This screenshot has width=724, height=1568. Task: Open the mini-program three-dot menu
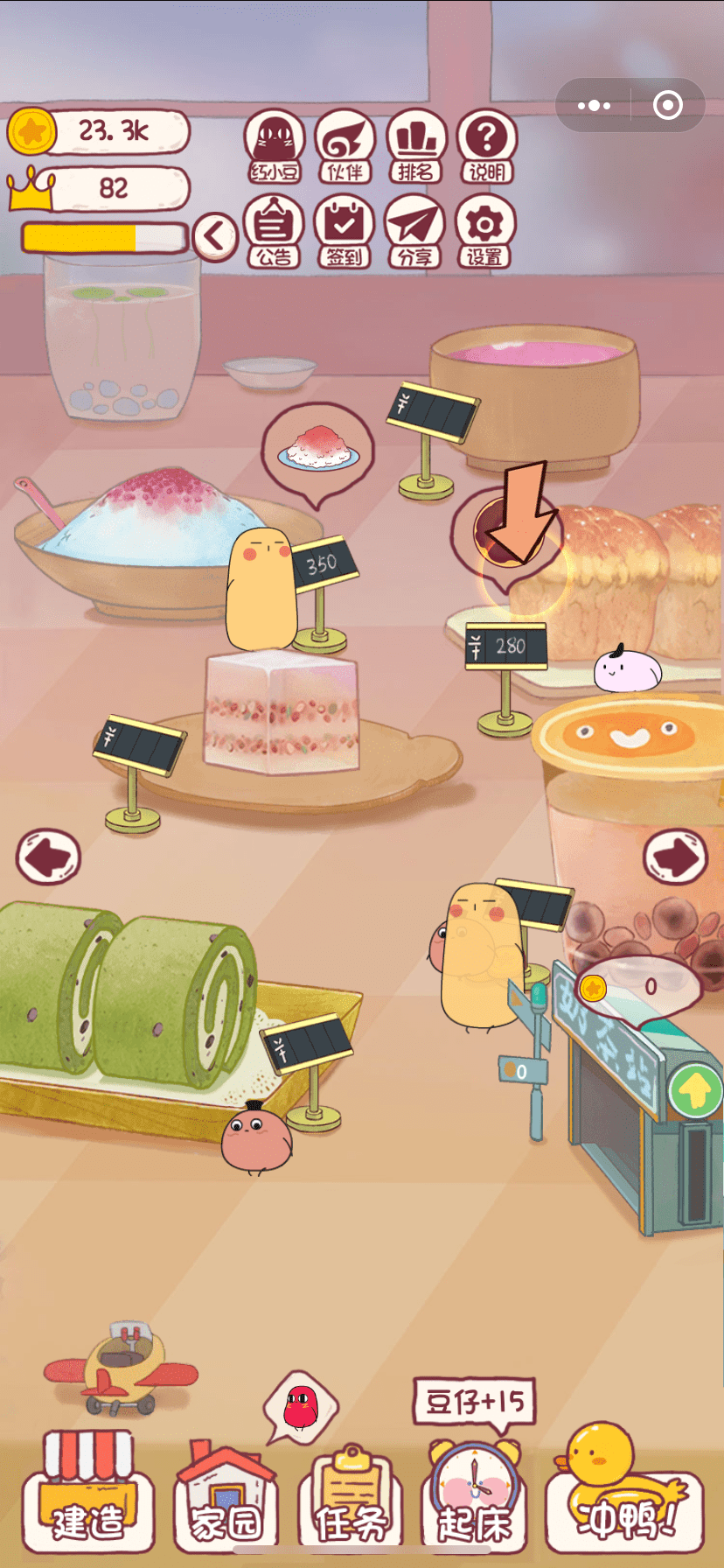click(x=595, y=106)
